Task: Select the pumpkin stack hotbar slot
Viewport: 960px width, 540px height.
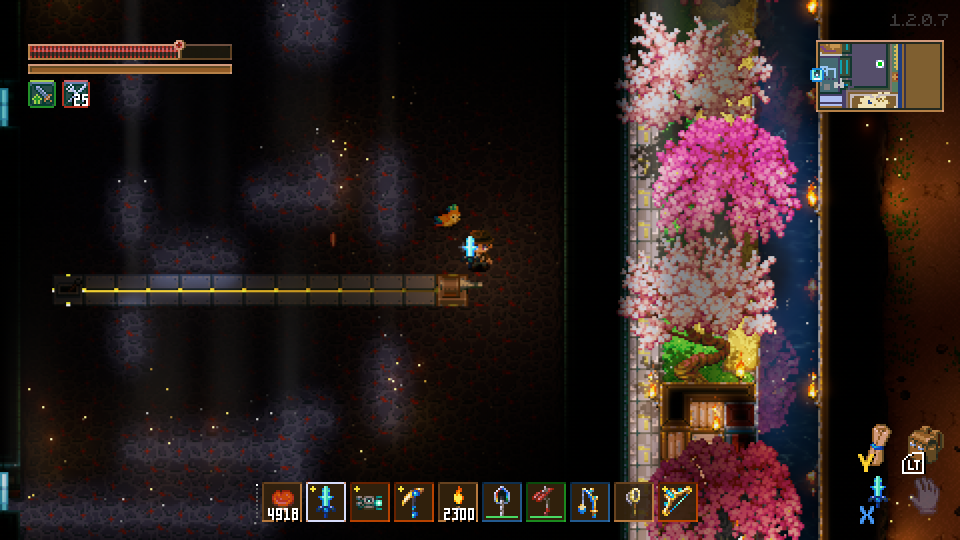Action: (282, 502)
